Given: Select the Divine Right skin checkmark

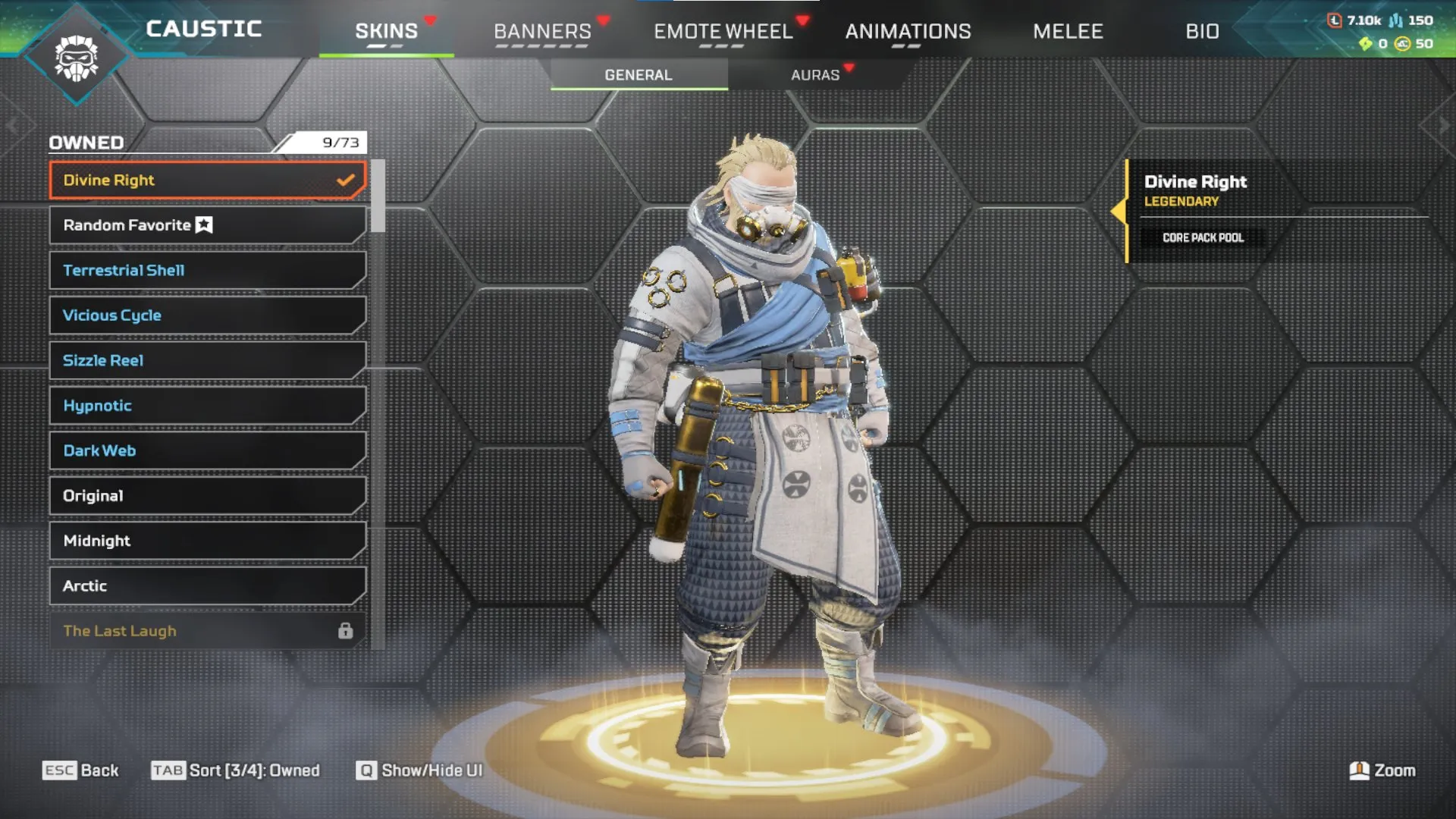Looking at the screenshot, I should (347, 180).
